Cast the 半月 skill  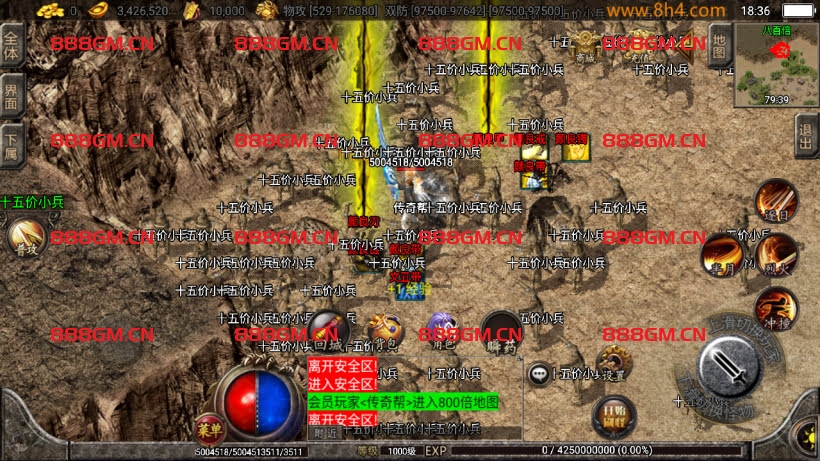(x=721, y=256)
